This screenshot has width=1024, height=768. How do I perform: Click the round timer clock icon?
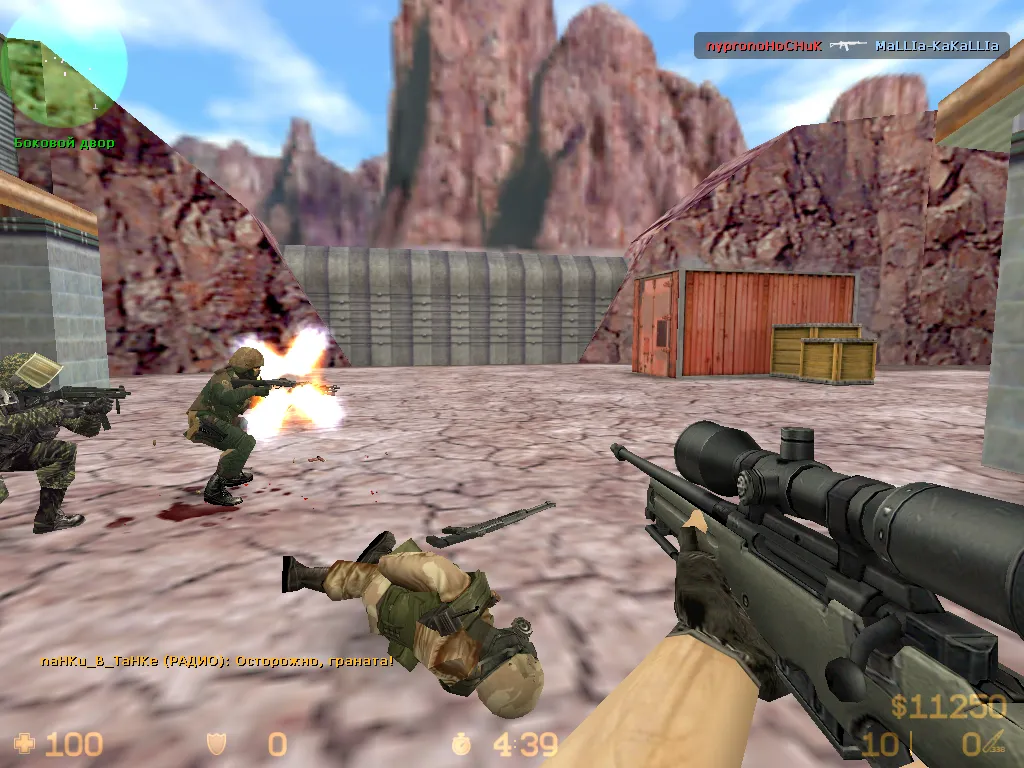point(461,743)
